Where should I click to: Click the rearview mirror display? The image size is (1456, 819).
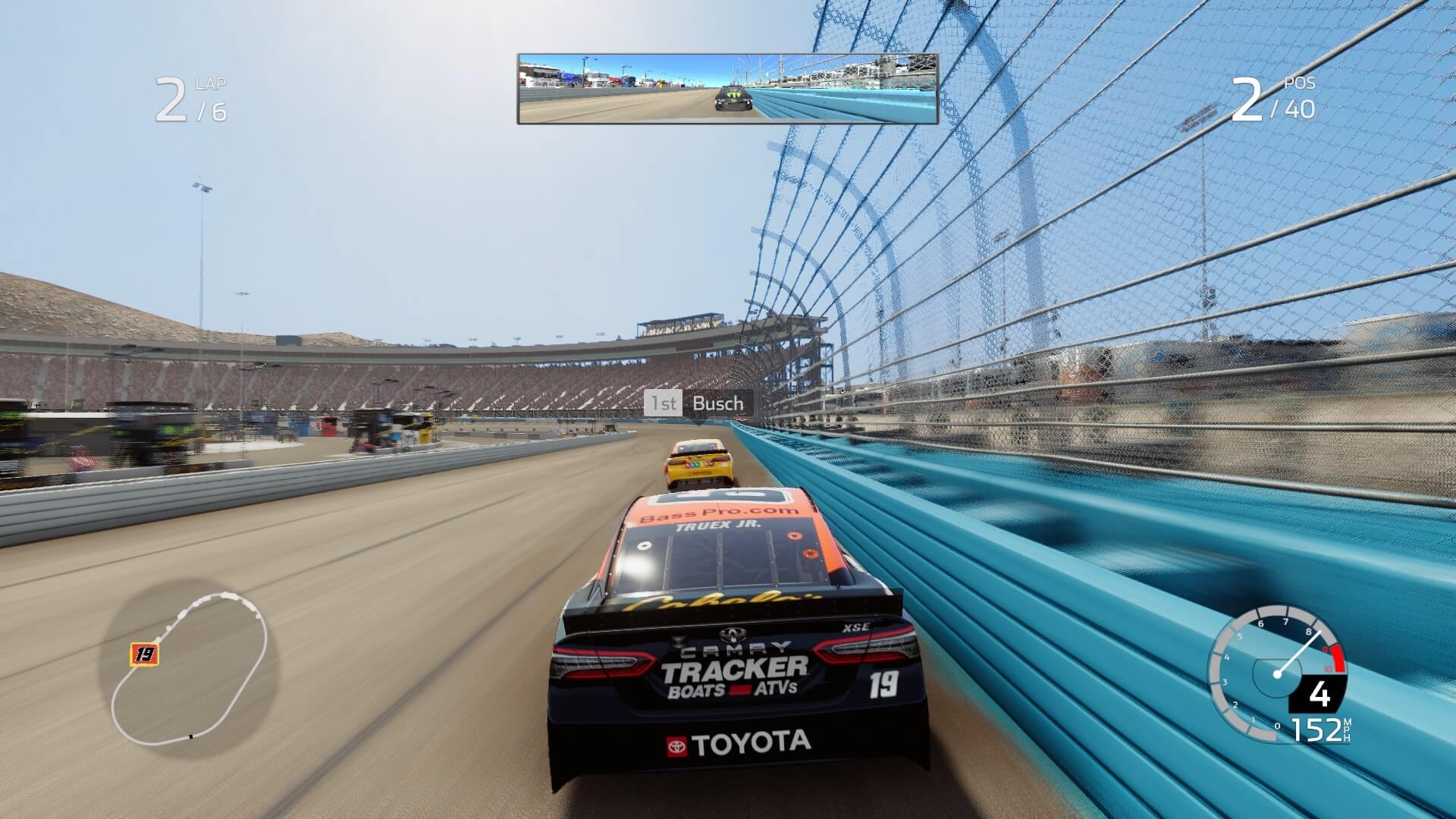click(728, 89)
